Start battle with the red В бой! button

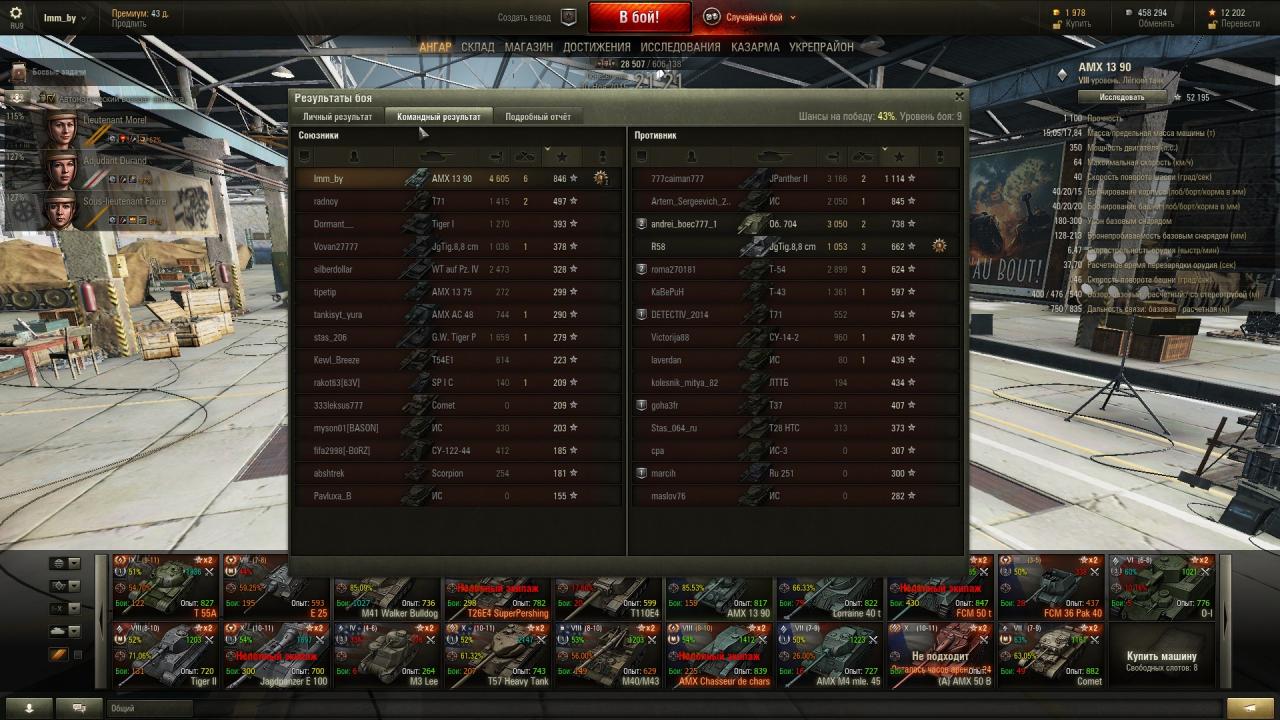click(x=639, y=17)
